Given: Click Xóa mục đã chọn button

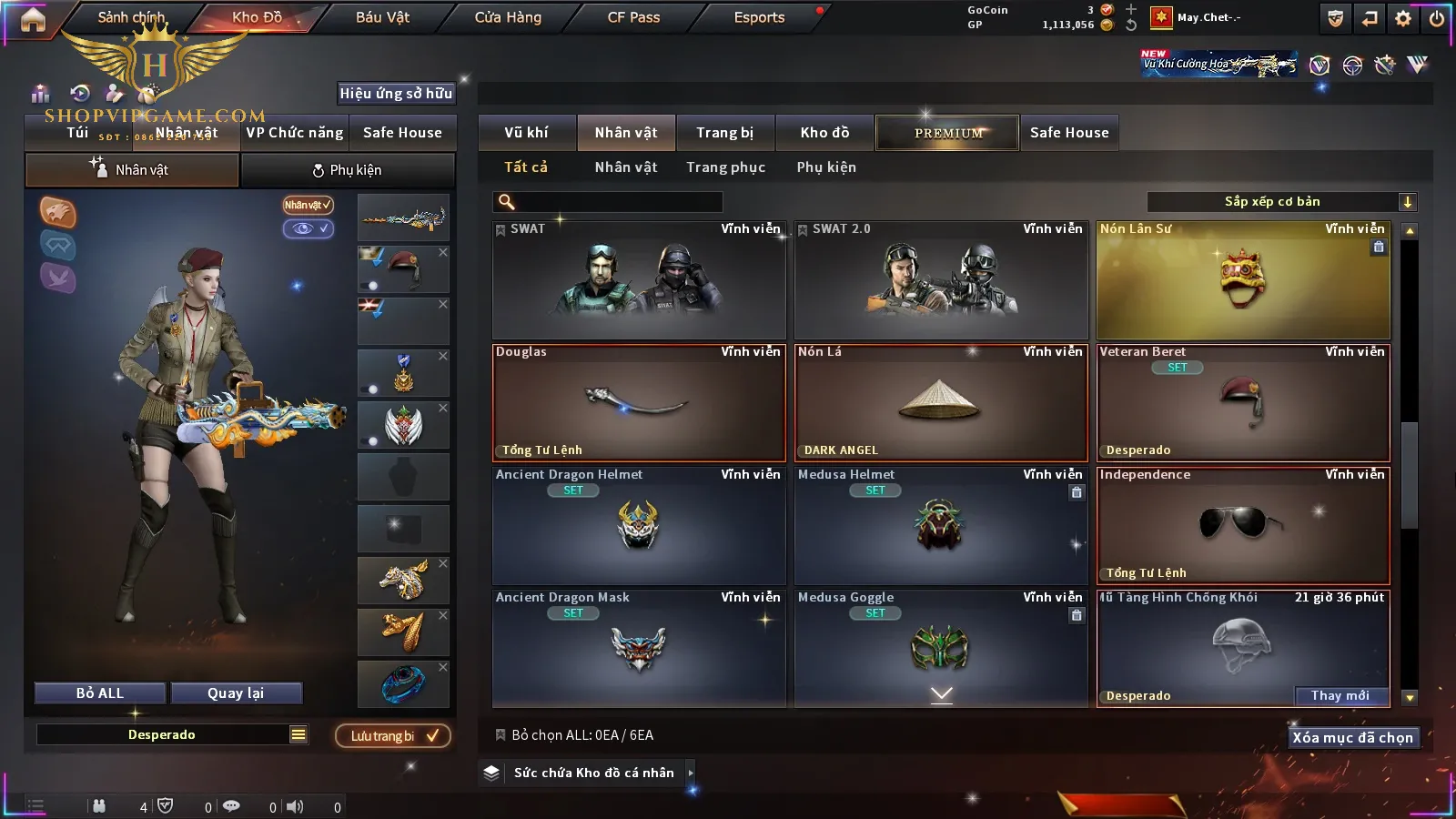Looking at the screenshot, I should [1352, 738].
